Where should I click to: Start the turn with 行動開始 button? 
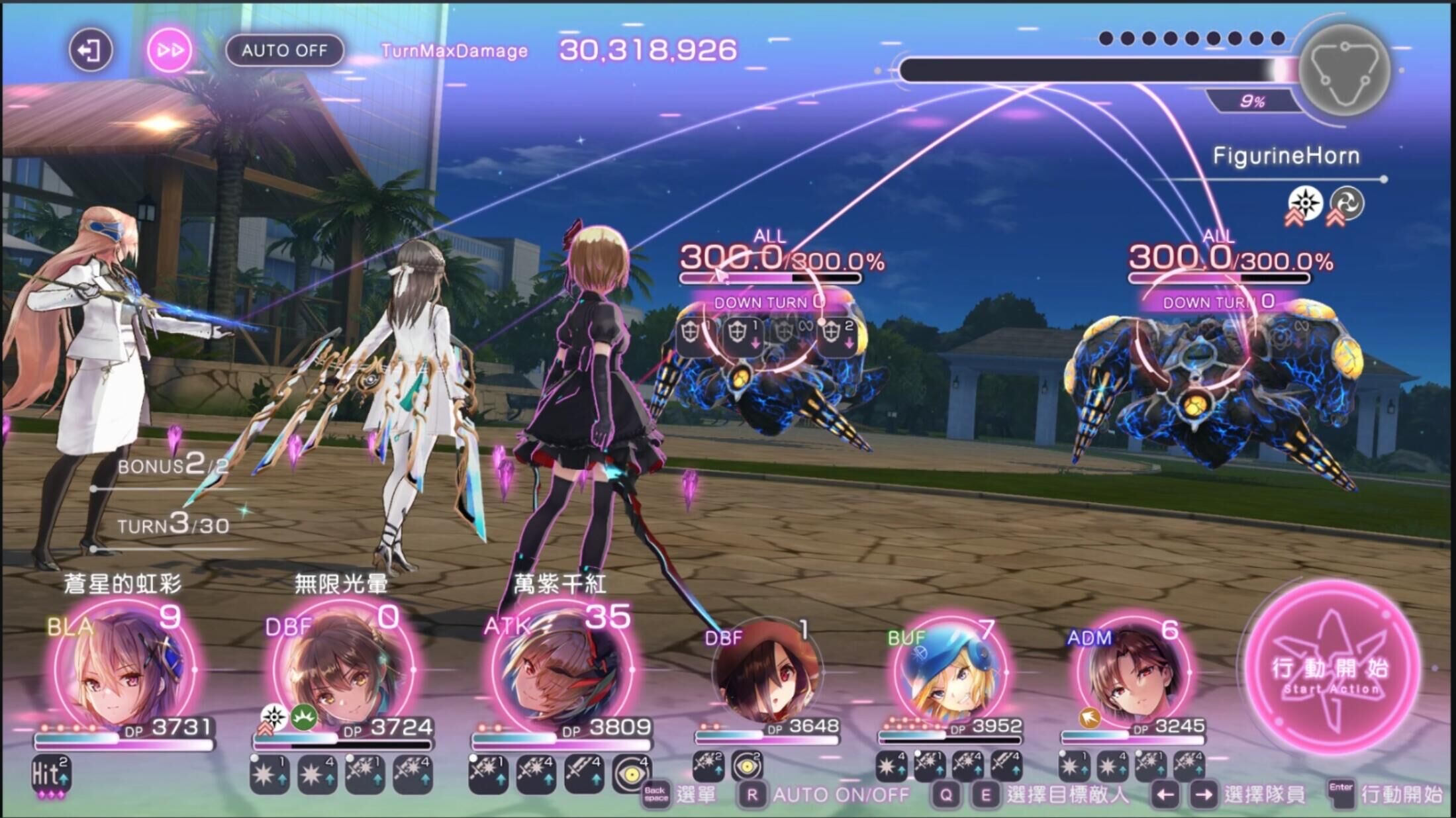[1331, 668]
